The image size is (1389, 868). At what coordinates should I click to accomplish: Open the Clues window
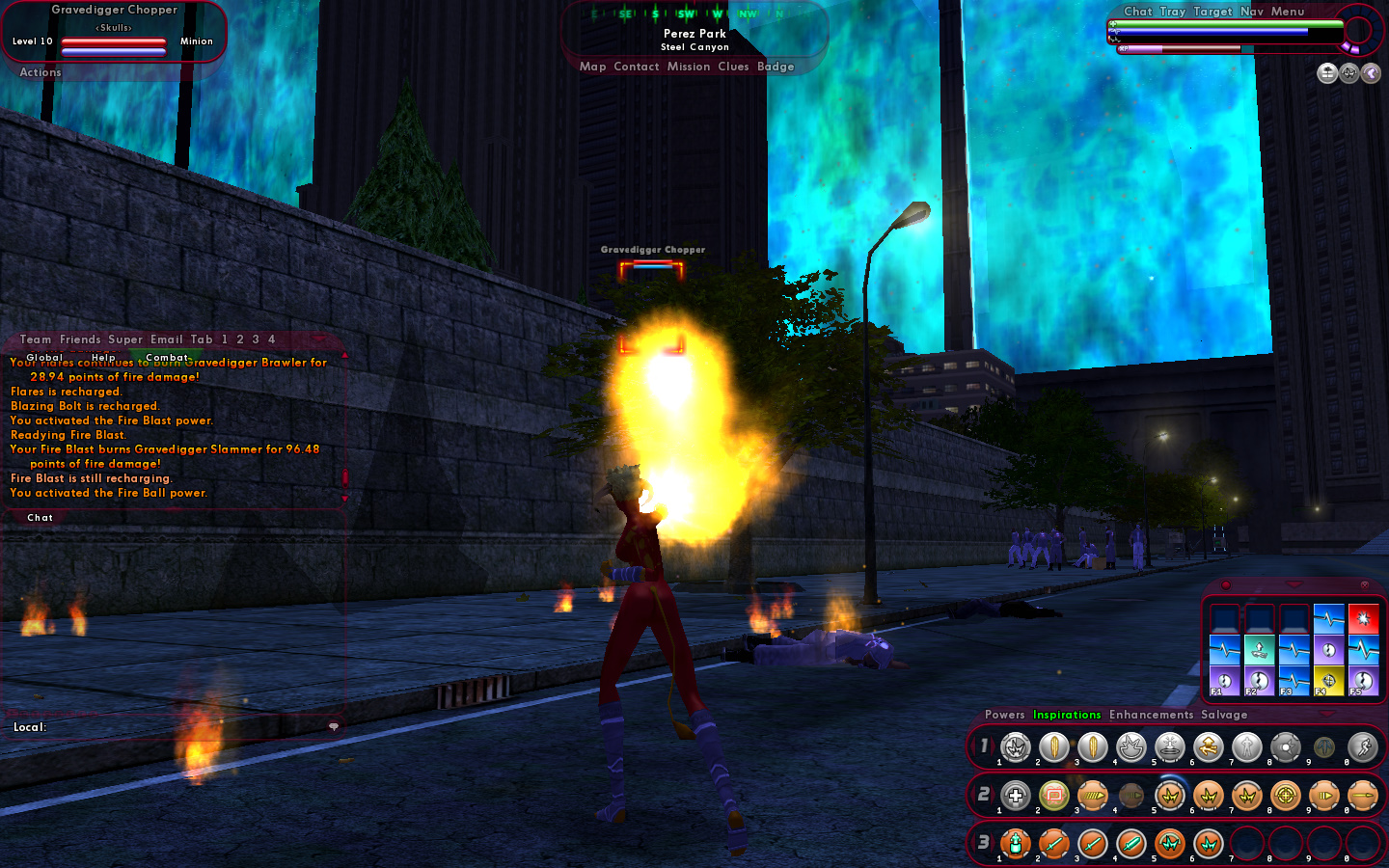coord(733,67)
